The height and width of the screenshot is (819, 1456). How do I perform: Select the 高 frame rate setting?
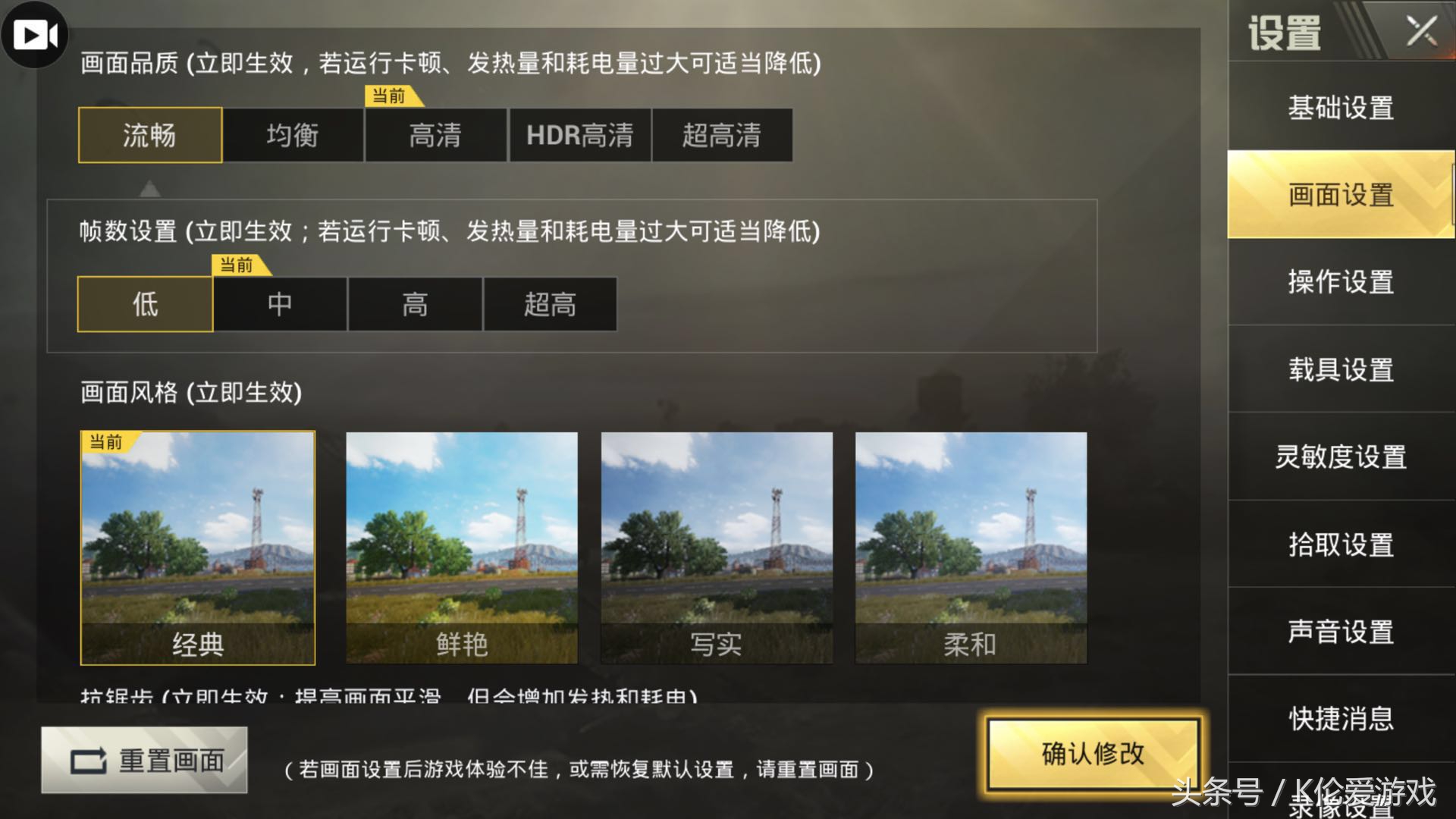tap(414, 305)
